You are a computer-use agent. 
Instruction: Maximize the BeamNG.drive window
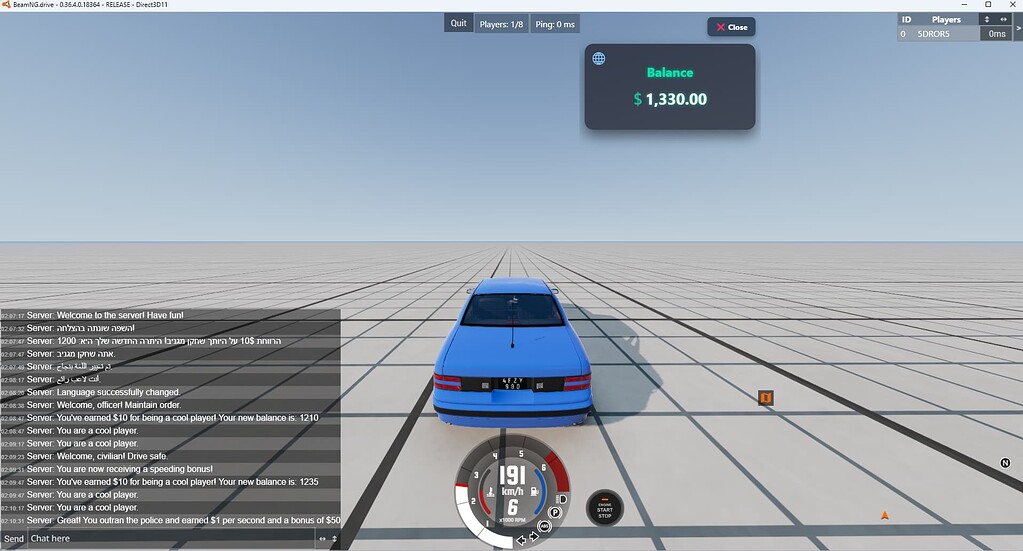click(x=988, y=5)
